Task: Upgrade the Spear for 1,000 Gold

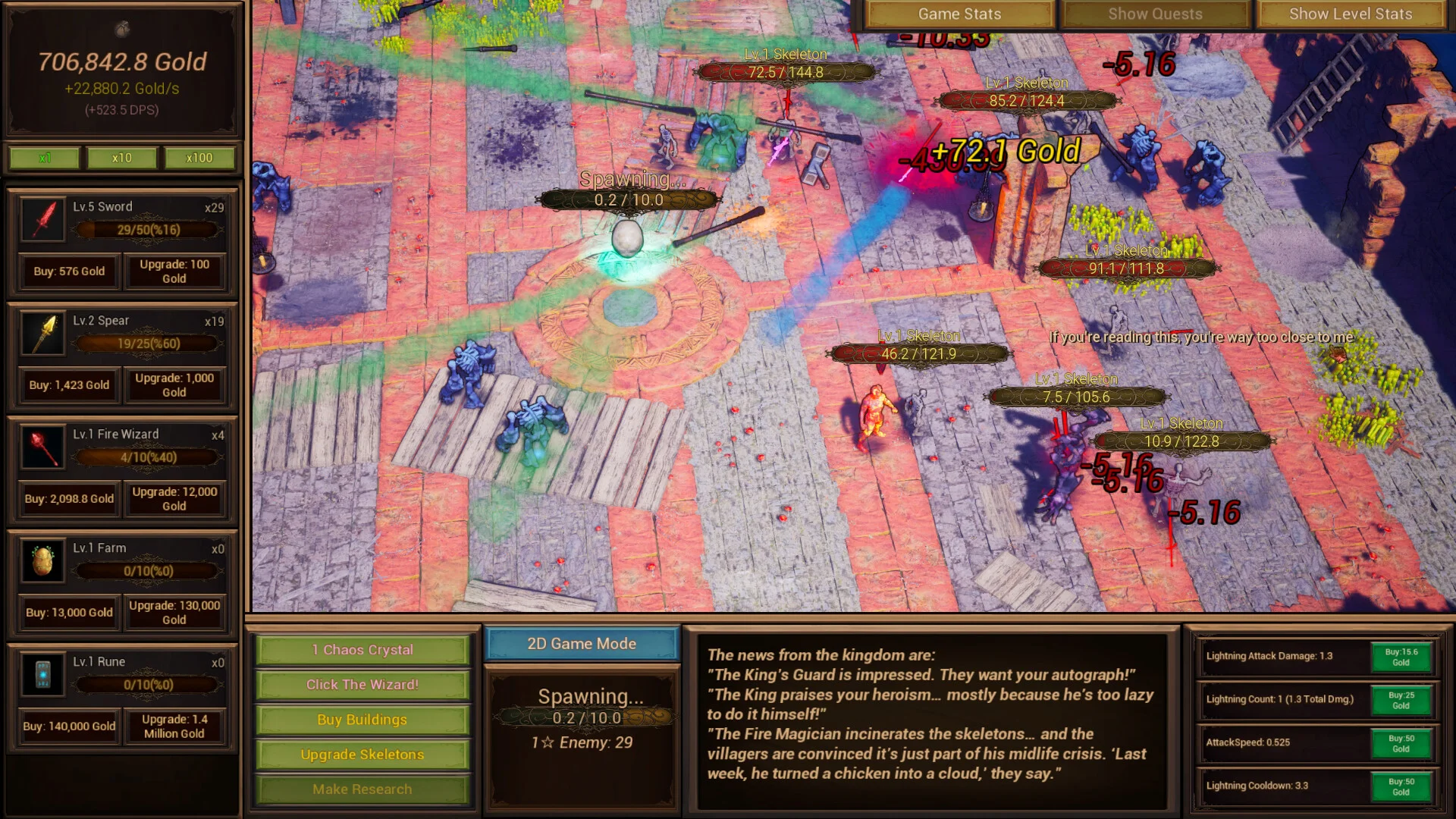Action: [174, 385]
